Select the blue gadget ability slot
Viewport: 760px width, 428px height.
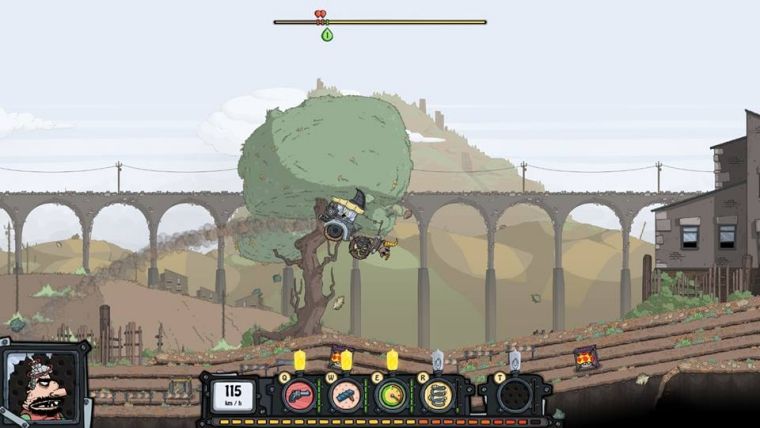tap(345, 395)
